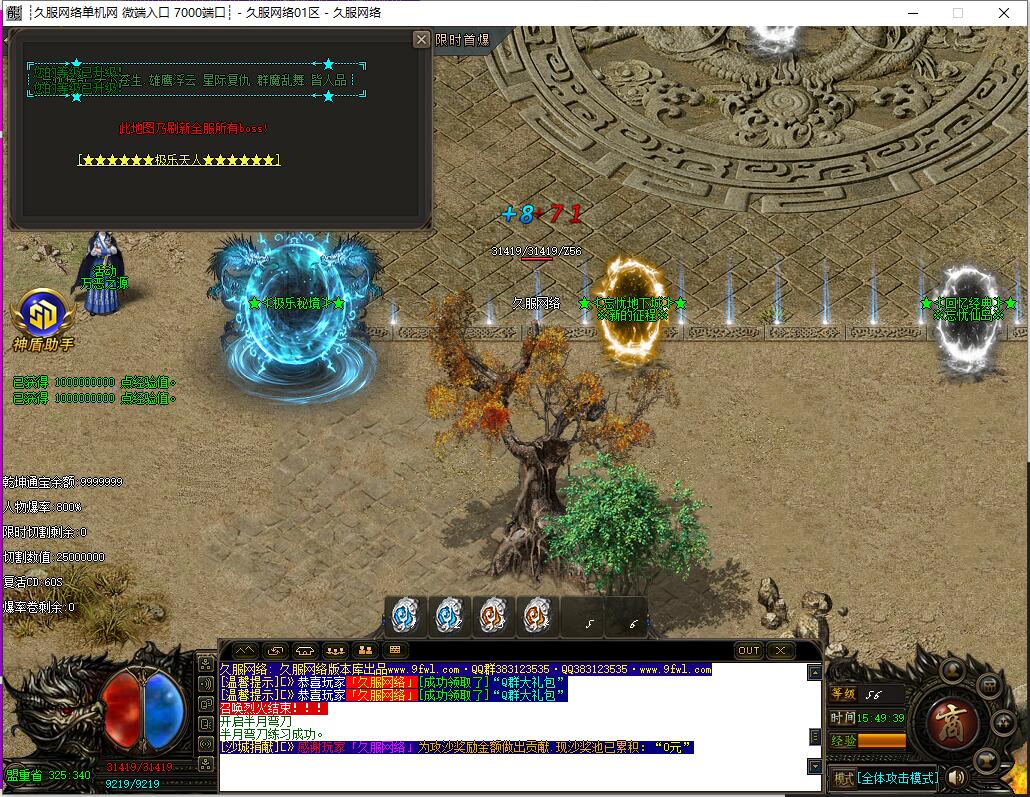Use the first blue potion hotbar slot
Image resolution: width=1030 pixels, height=797 pixels.
click(406, 615)
